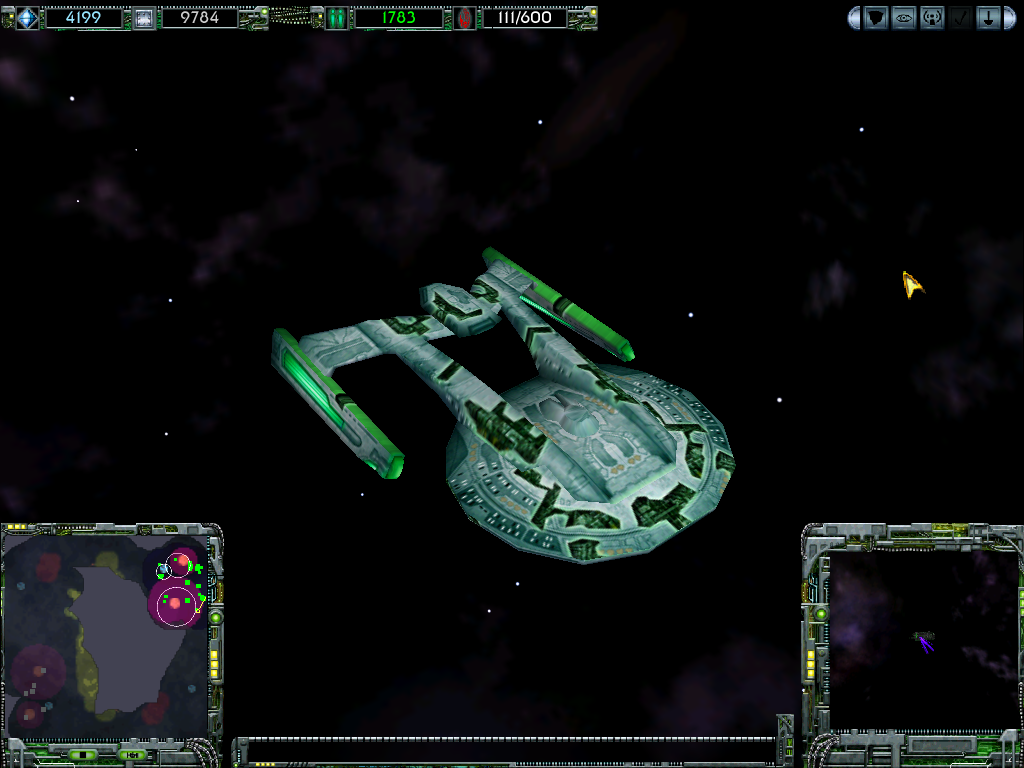This screenshot has width=1024, height=768.
Task: Select the cinematic view window
Action: pyautogui.click(x=922, y=640)
